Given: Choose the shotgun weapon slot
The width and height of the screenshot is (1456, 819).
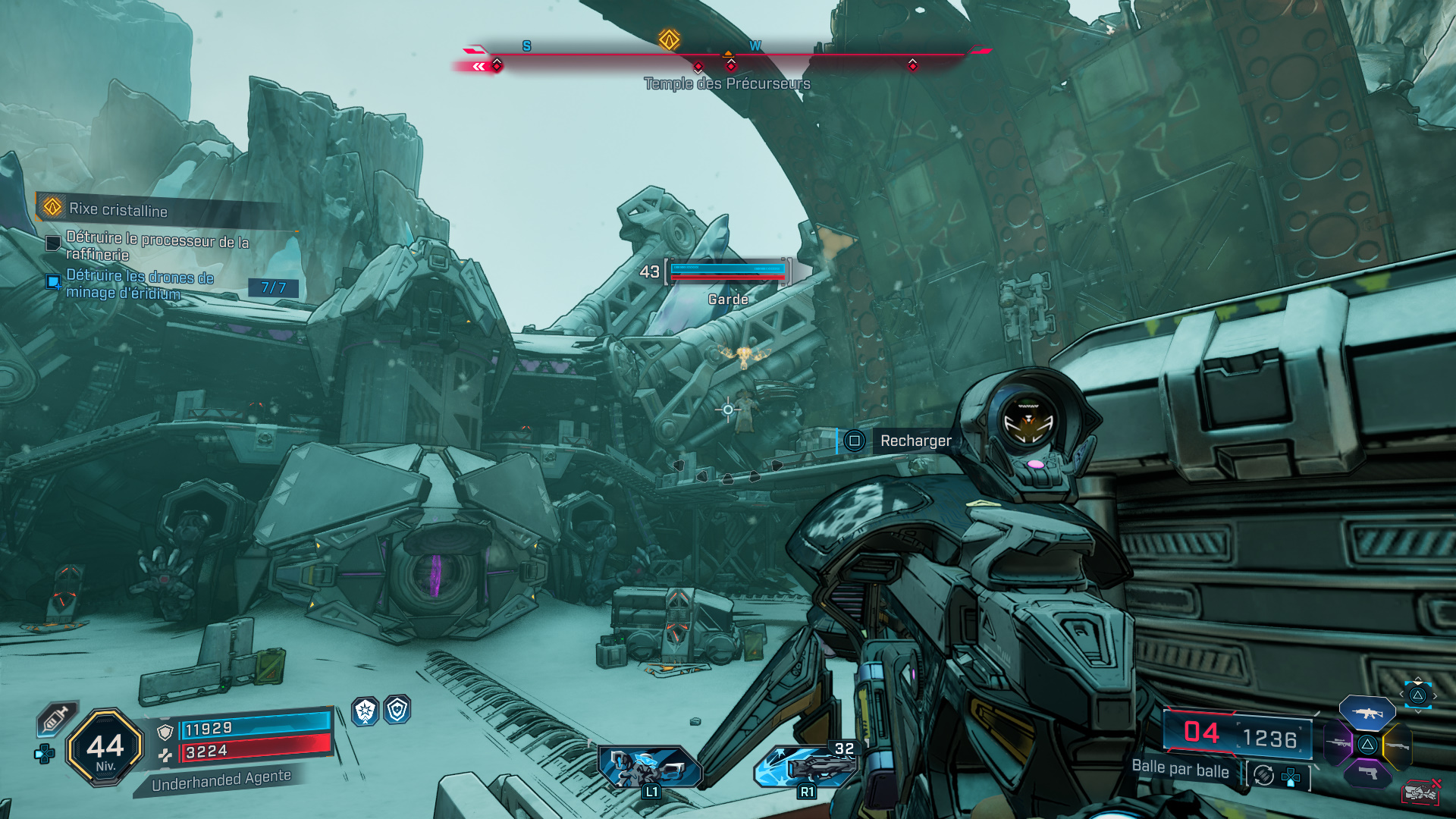Looking at the screenshot, I should tap(1398, 746).
